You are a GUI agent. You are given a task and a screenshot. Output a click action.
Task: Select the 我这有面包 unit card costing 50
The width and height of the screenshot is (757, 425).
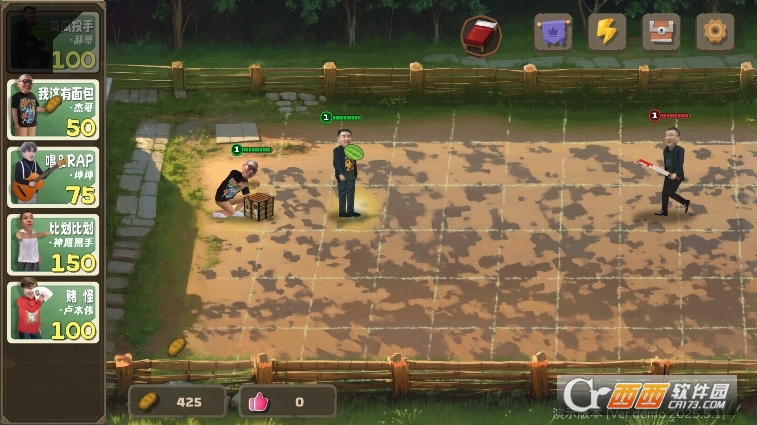click(54, 110)
